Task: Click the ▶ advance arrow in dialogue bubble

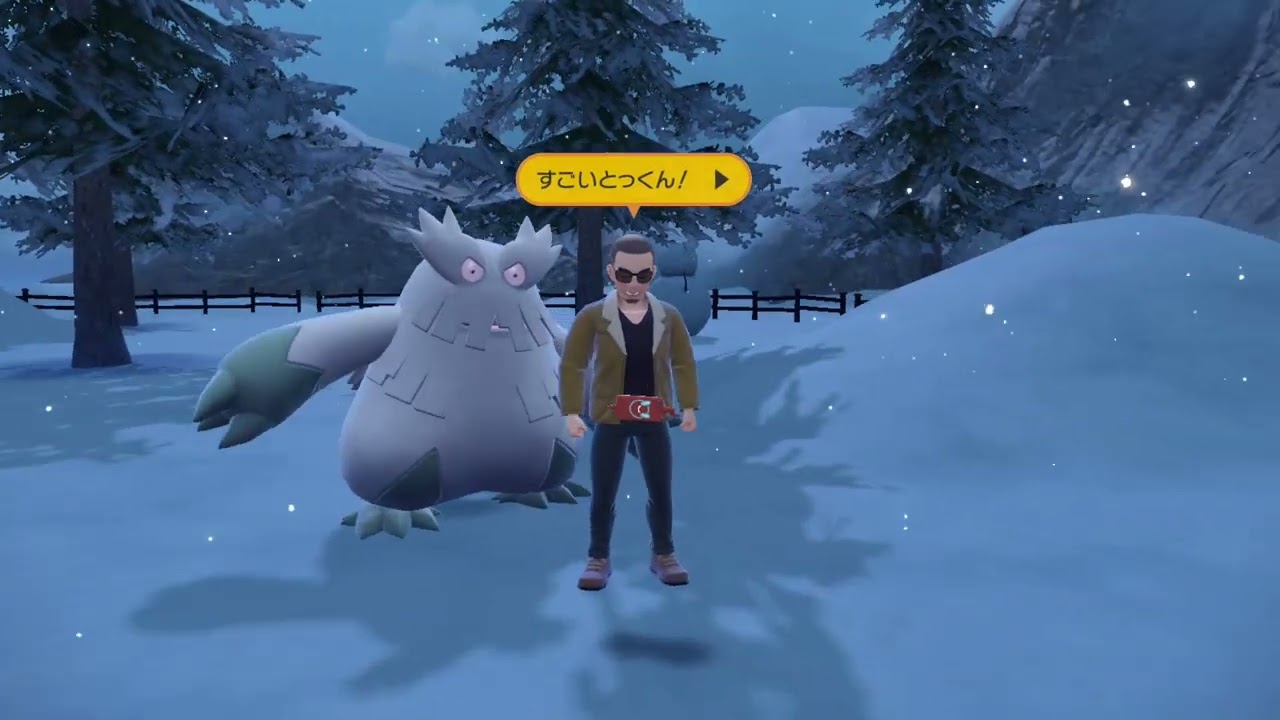Action: point(722,179)
